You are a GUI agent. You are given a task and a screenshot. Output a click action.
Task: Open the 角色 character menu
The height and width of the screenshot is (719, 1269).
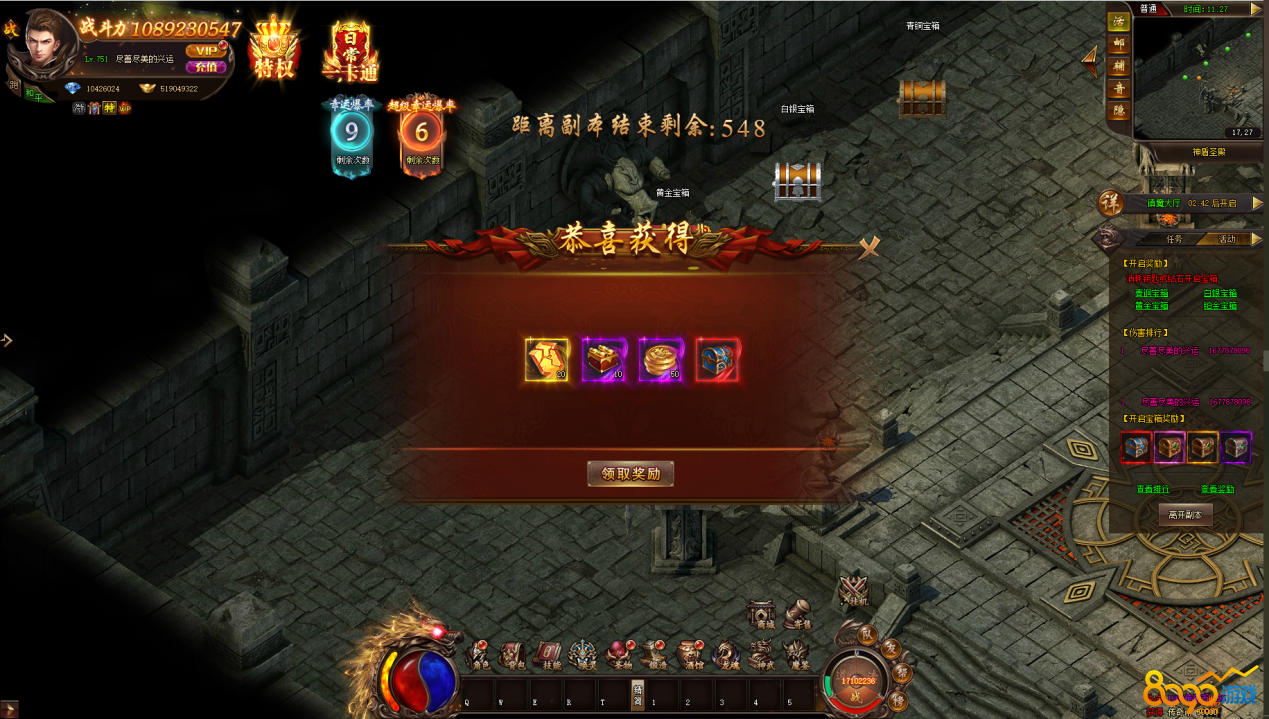pos(480,656)
